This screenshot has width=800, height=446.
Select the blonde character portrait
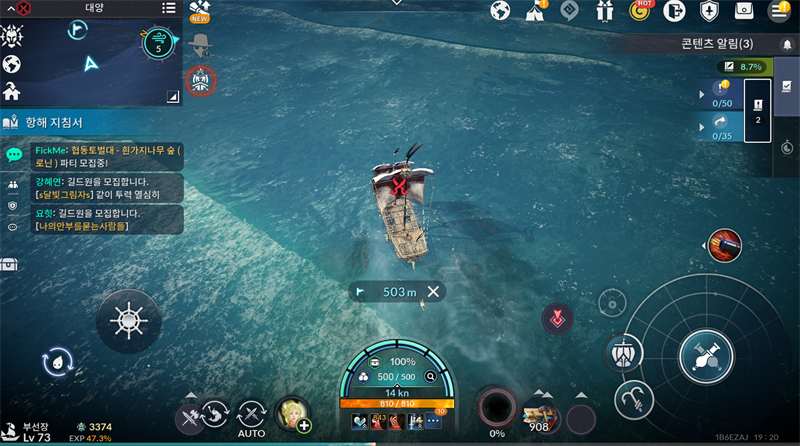click(293, 413)
